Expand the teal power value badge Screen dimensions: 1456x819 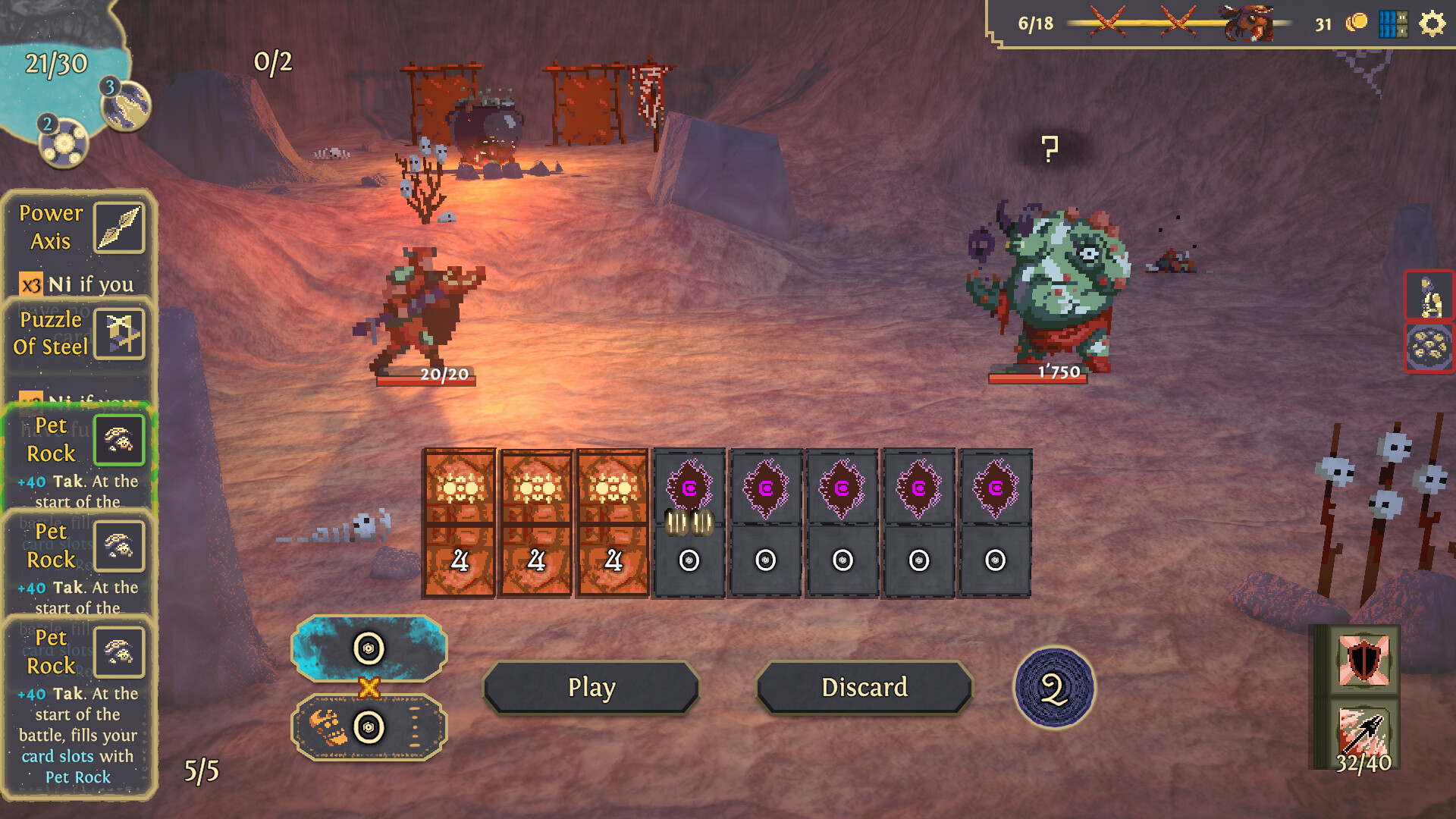(369, 648)
